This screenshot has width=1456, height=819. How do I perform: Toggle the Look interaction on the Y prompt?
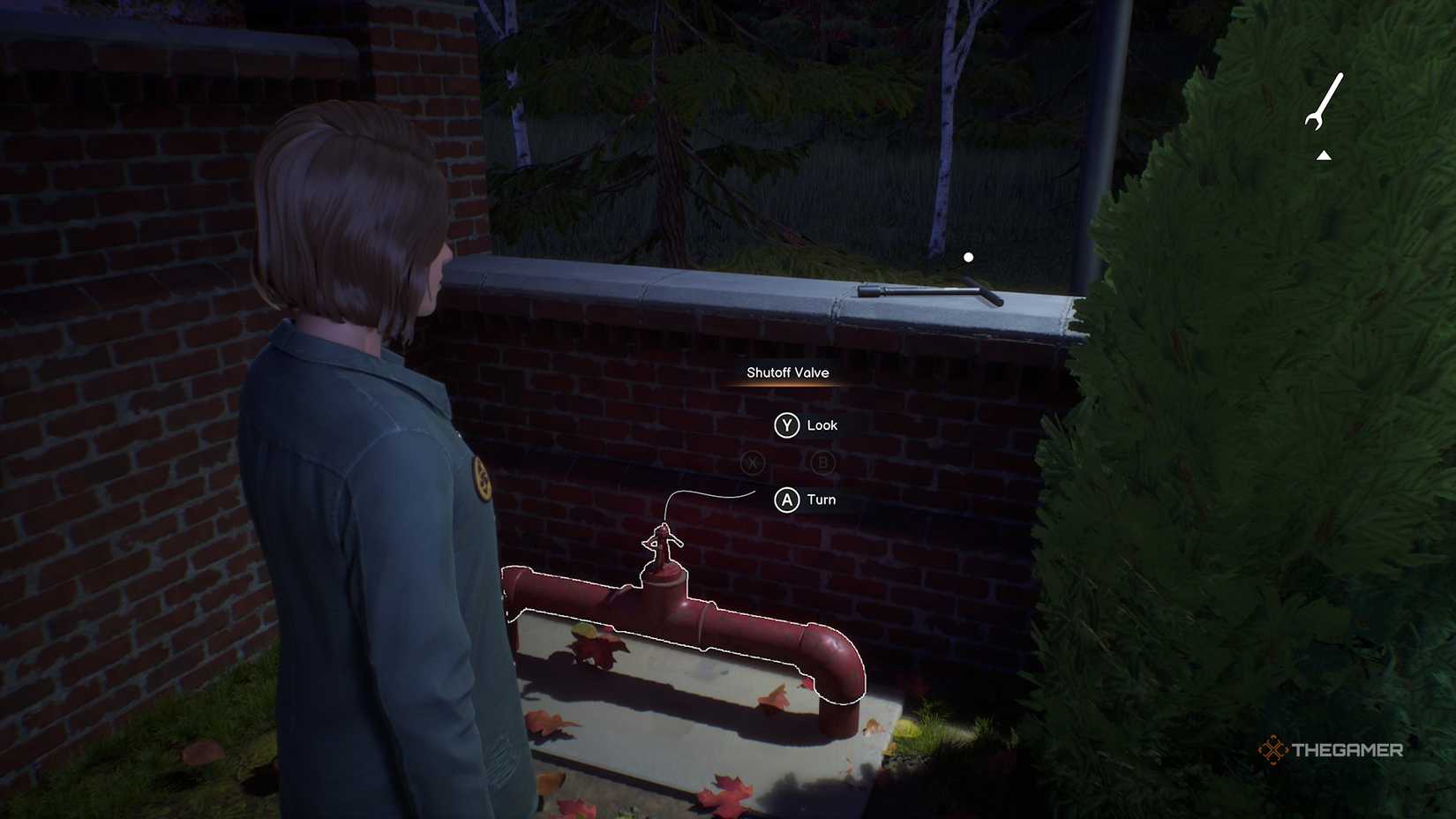point(785,425)
